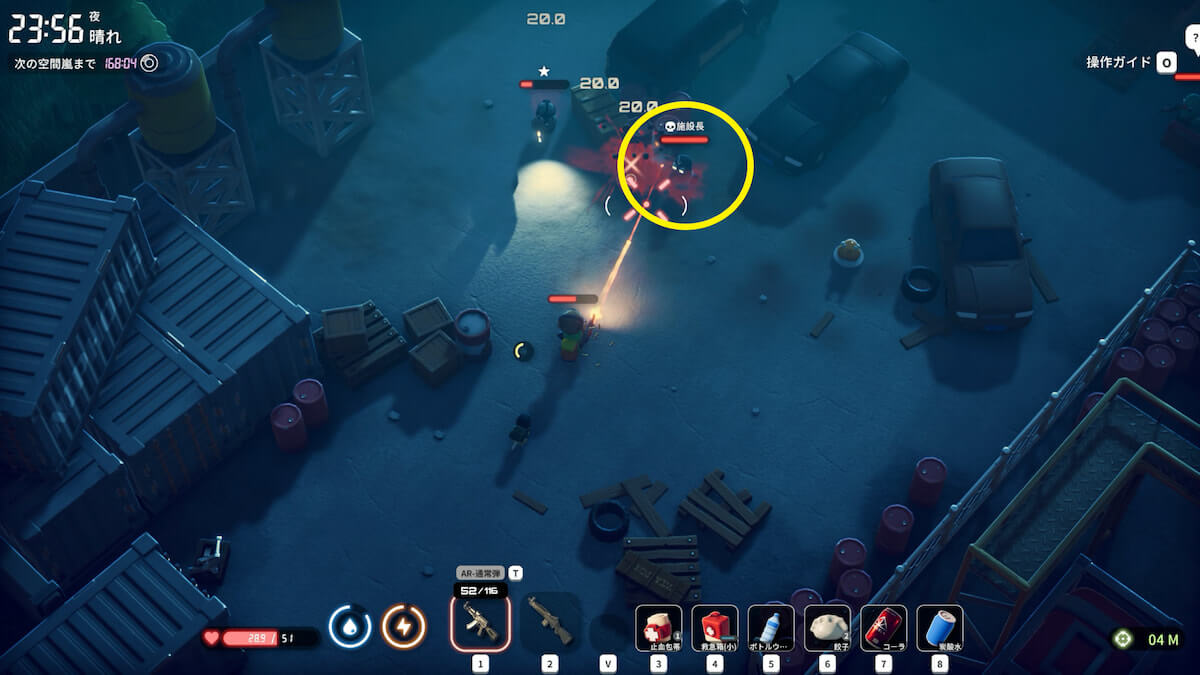The width and height of the screenshot is (1200, 675).
Task: Click the water drop hydration gauge
Action: pos(350,627)
